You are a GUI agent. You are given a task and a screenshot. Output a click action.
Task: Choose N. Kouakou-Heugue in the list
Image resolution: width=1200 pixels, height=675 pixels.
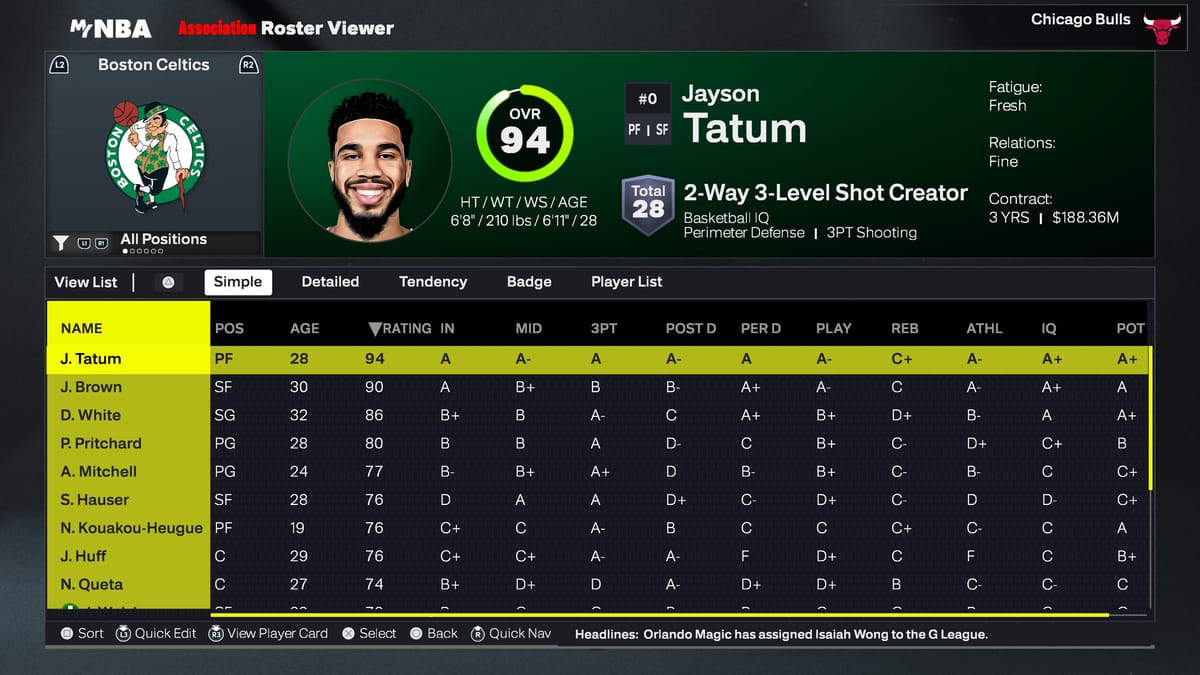pos(132,528)
